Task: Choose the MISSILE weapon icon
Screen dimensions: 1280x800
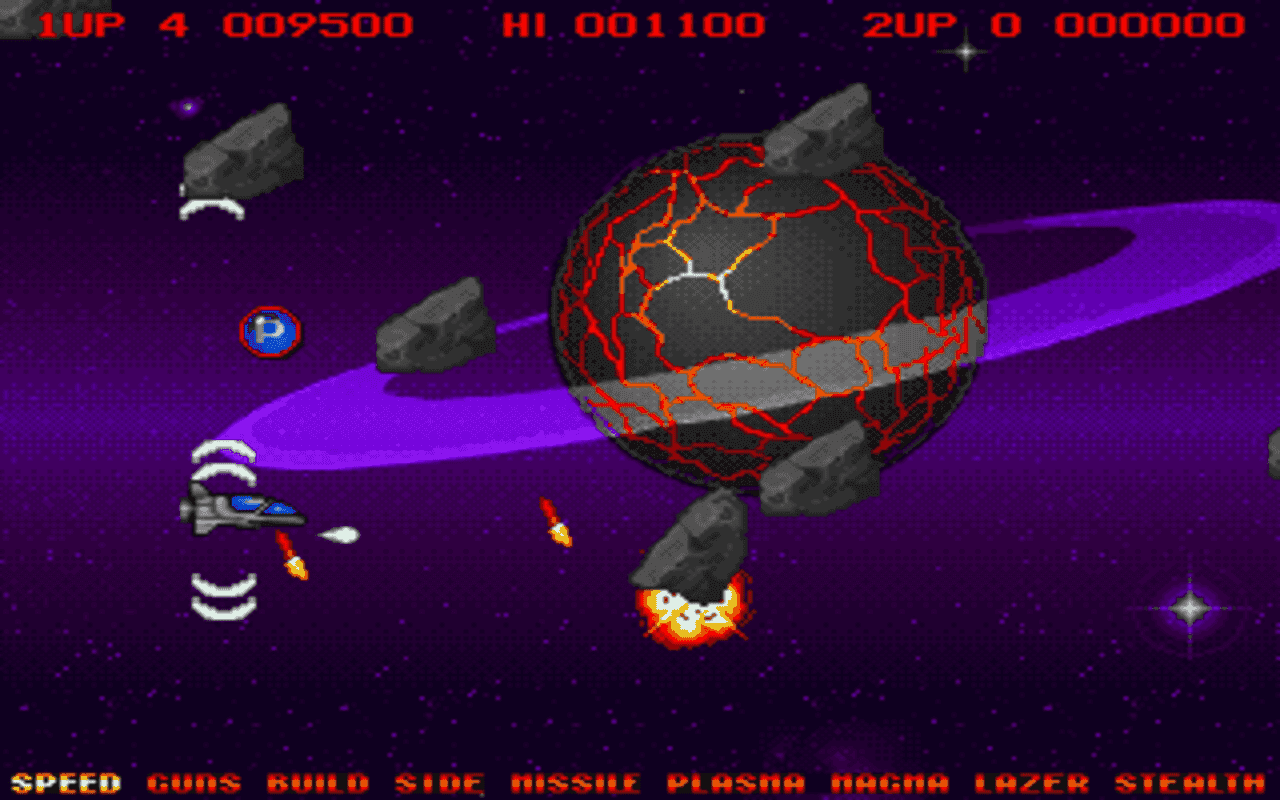Action: tap(575, 782)
